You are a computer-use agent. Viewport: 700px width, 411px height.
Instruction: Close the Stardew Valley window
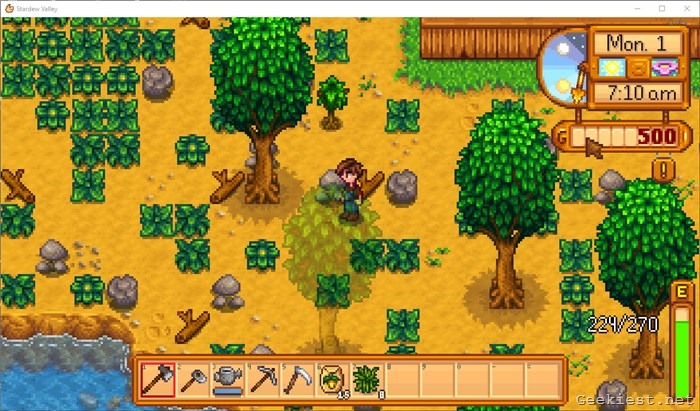point(688,8)
